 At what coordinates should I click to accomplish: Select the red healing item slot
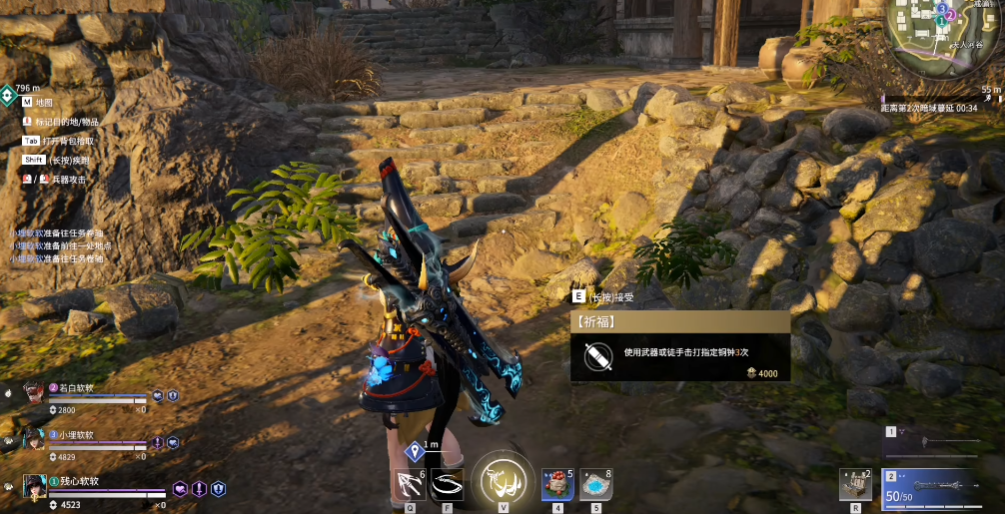(x=557, y=485)
